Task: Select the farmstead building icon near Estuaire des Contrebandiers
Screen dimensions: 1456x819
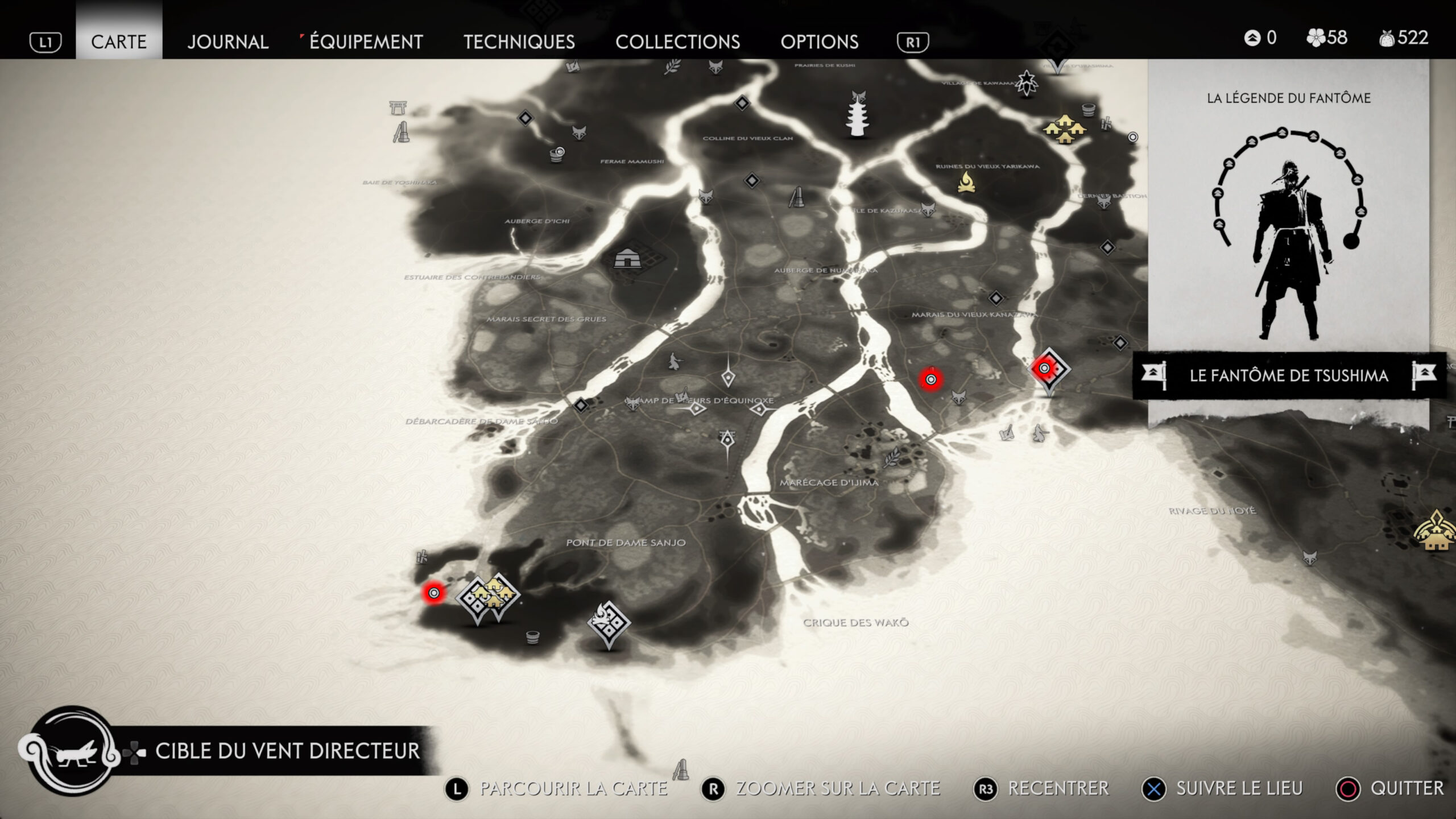Action: tap(627, 259)
